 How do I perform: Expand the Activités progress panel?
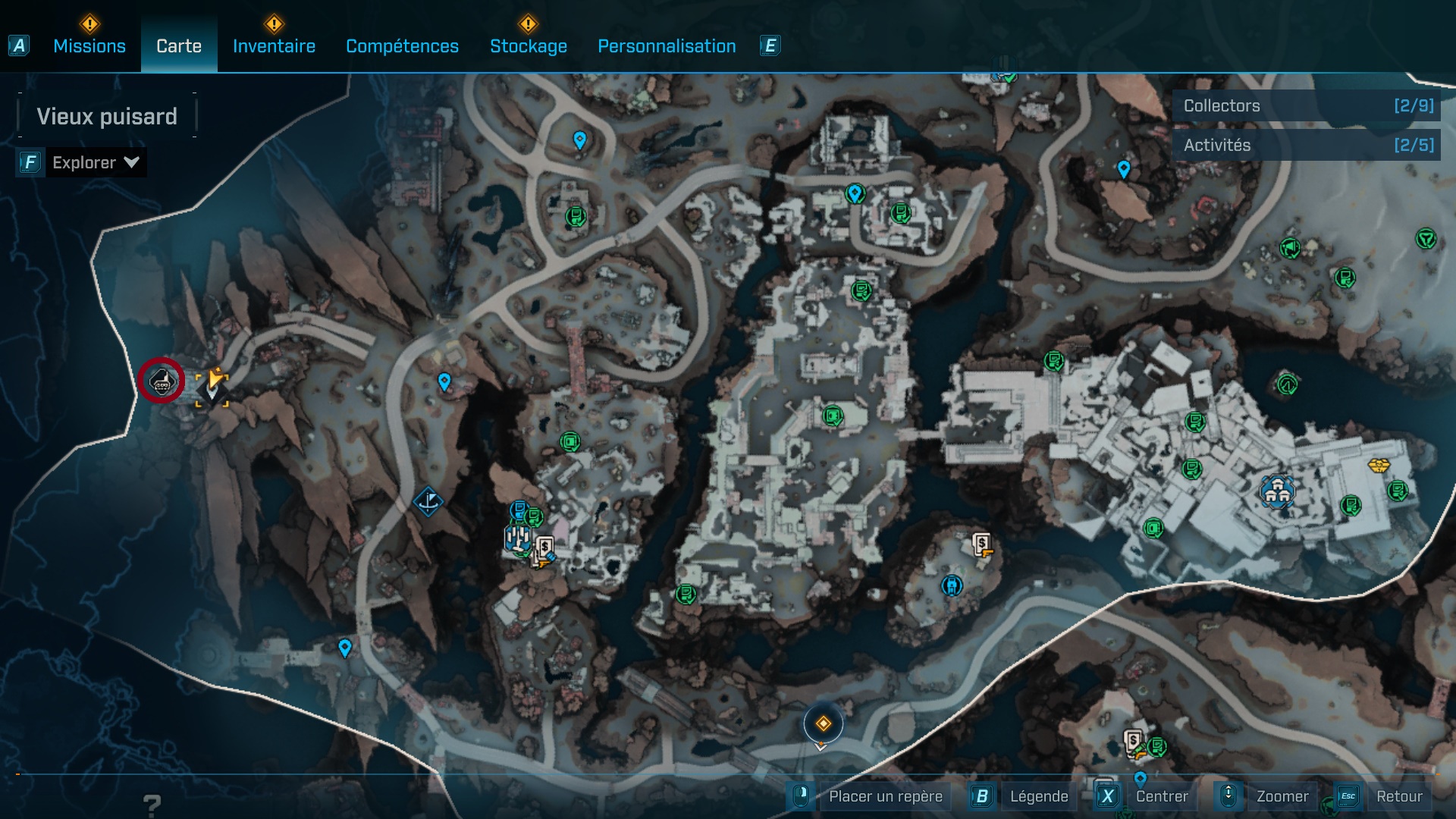(1306, 145)
